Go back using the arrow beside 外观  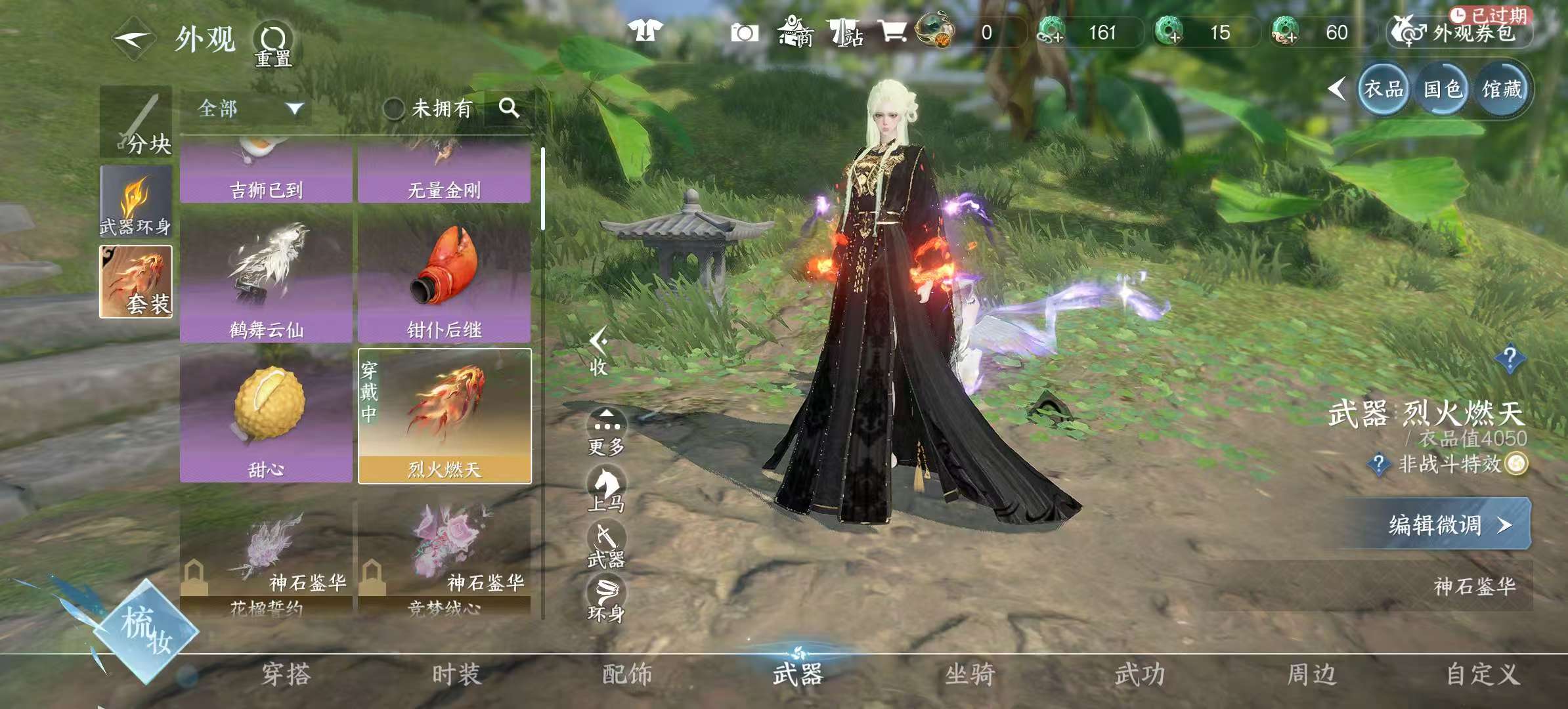click(133, 39)
